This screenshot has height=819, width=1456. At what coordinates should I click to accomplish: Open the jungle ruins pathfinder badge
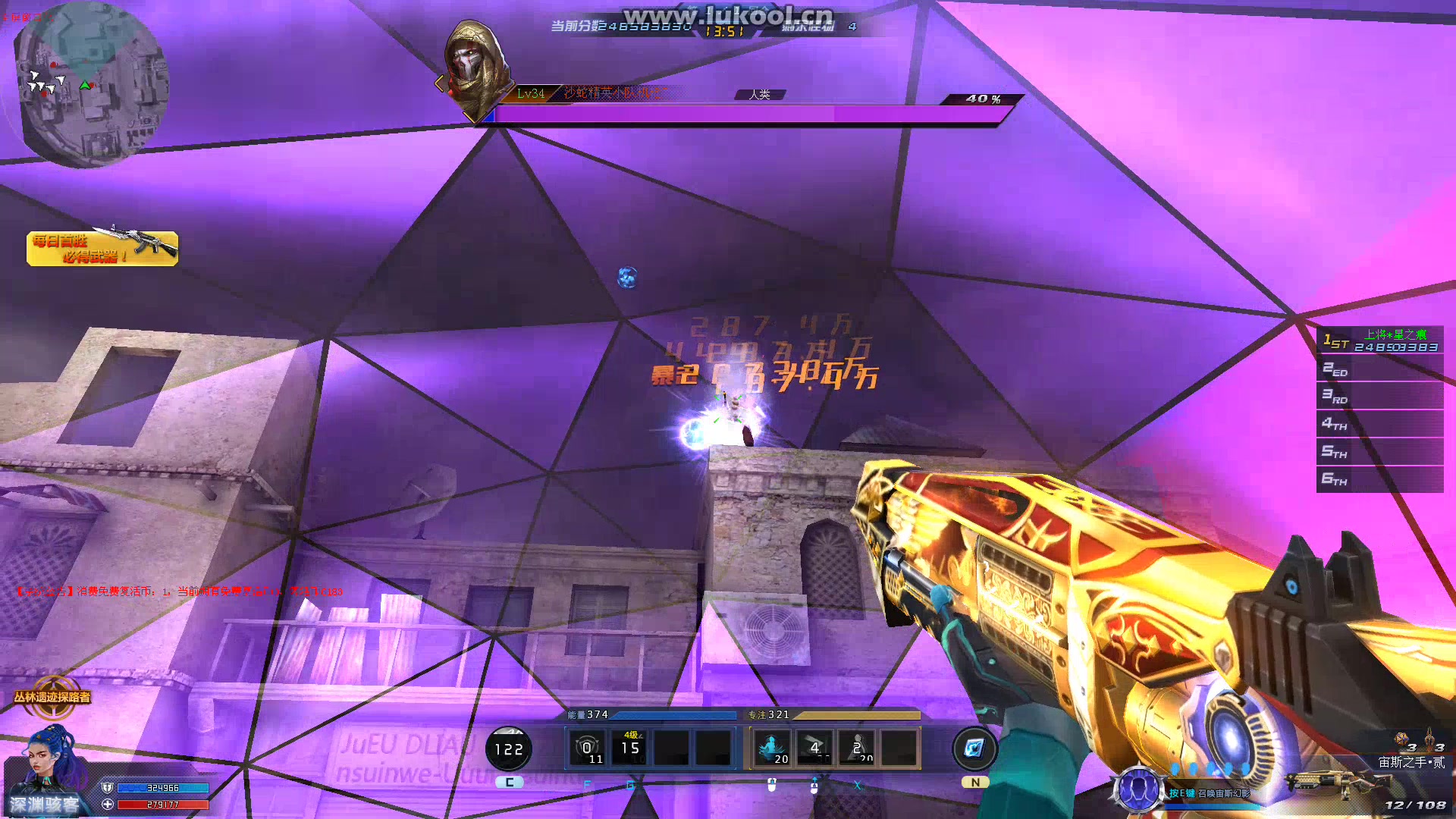point(52,697)
